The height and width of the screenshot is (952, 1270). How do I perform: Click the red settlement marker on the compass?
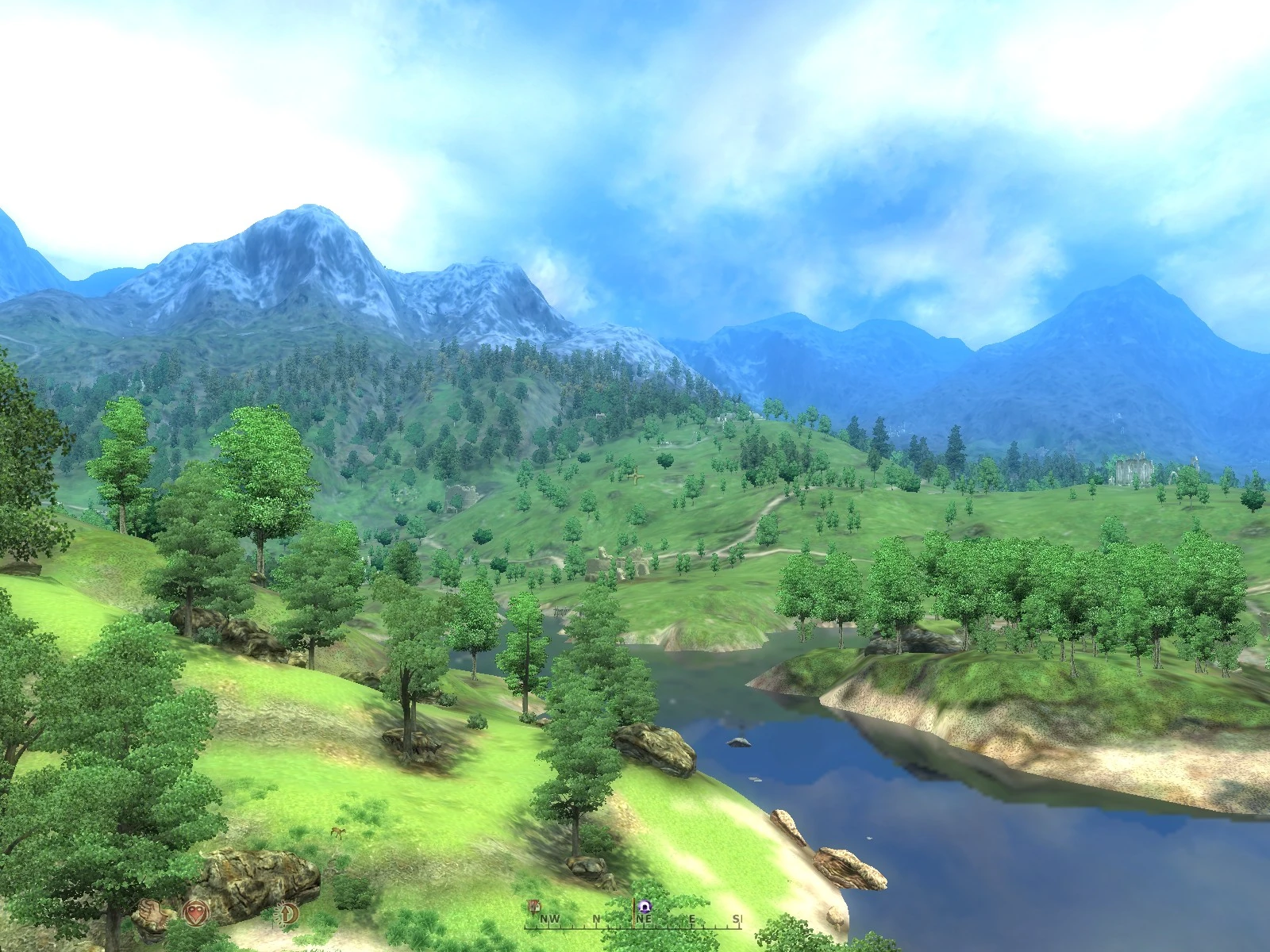533,907
